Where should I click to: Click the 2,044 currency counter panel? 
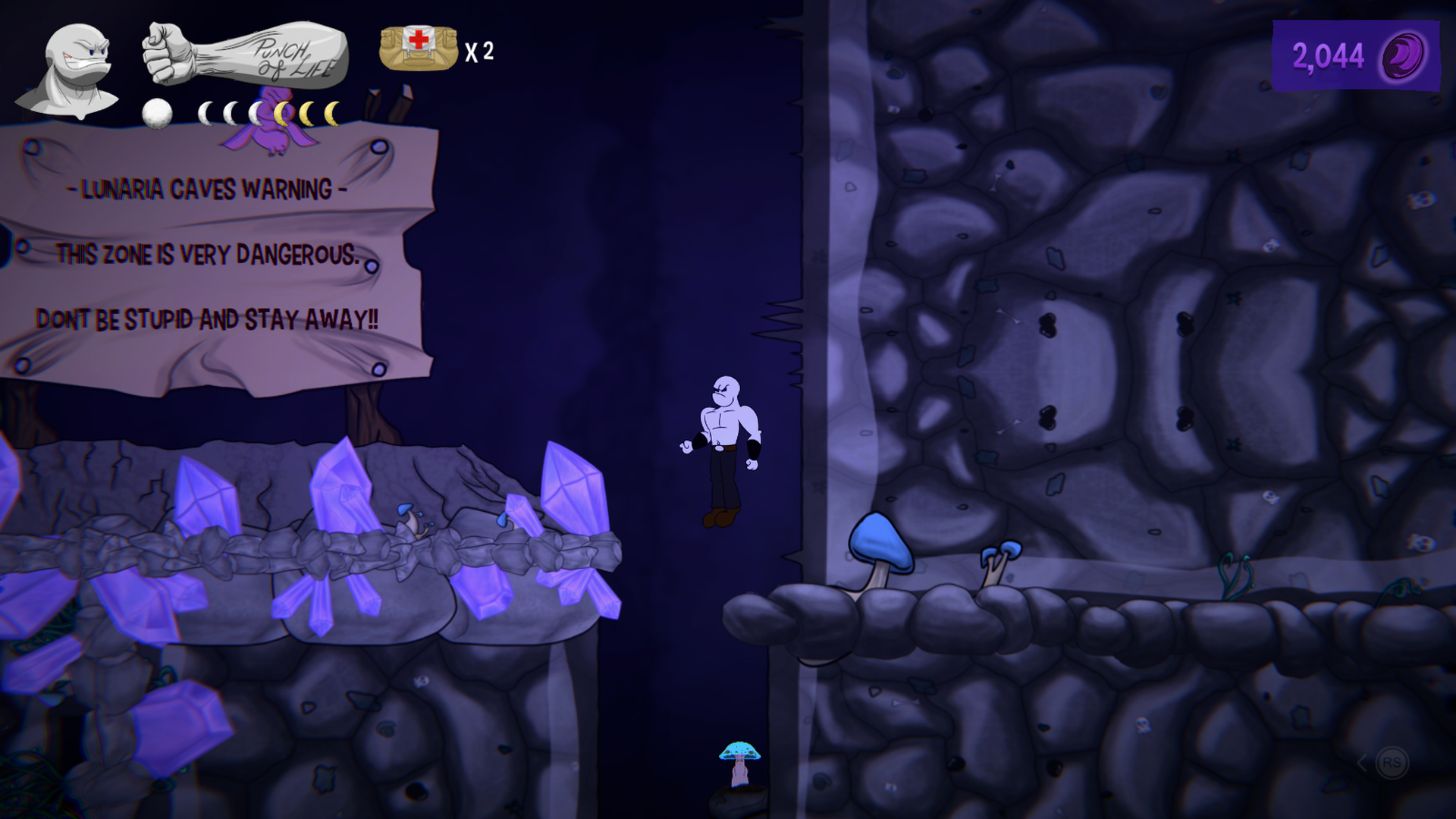1357,53
